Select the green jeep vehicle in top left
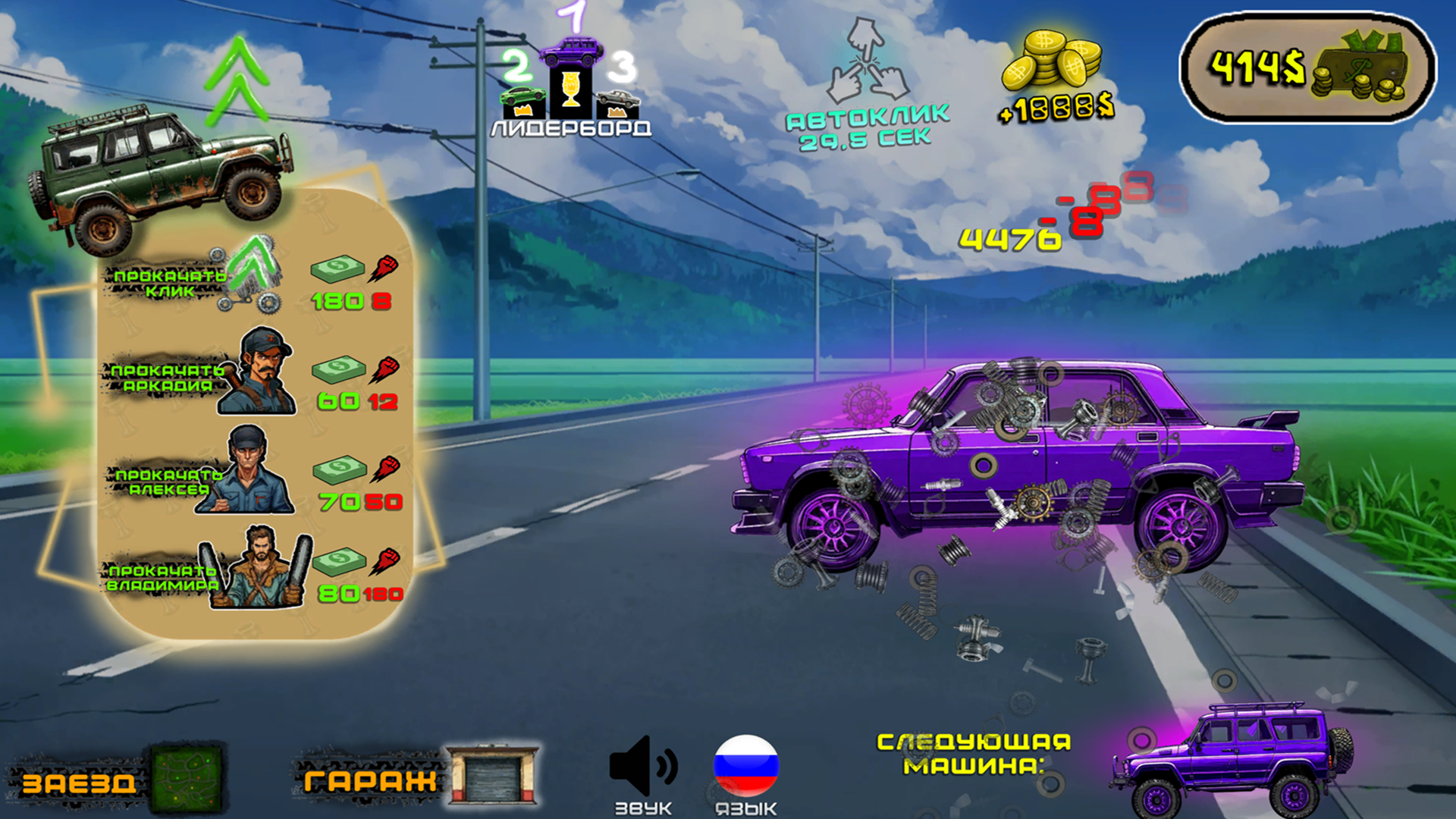 tap(159, 174)
